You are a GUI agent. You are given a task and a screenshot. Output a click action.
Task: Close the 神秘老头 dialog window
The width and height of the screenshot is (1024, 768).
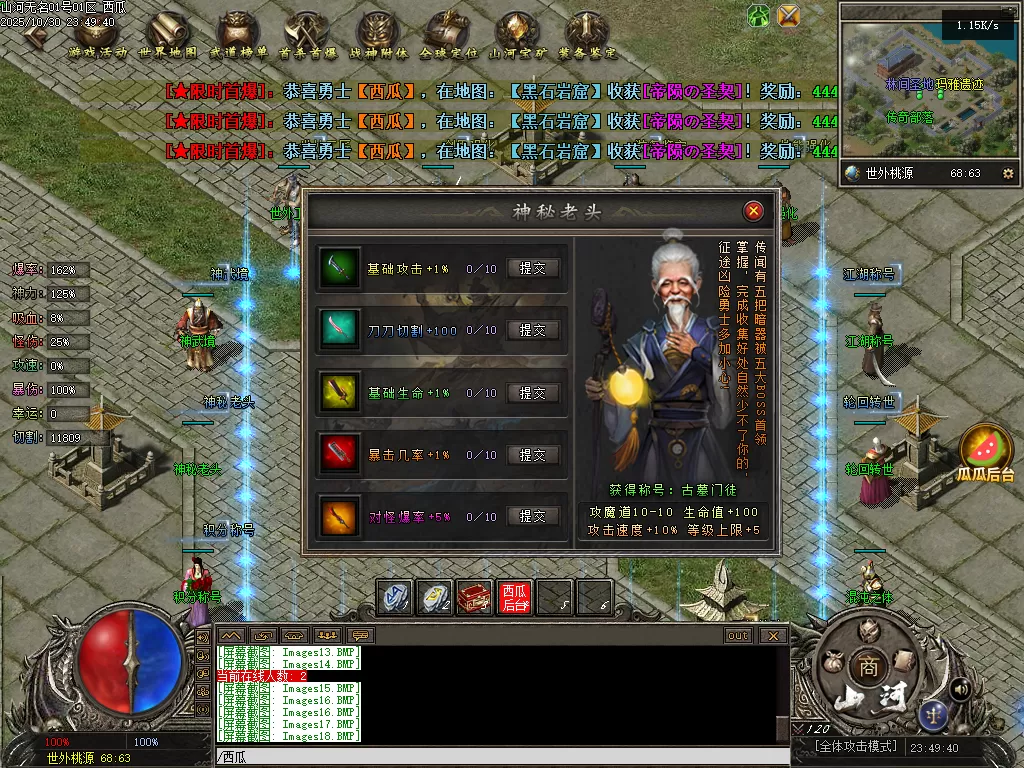point(754,211)
